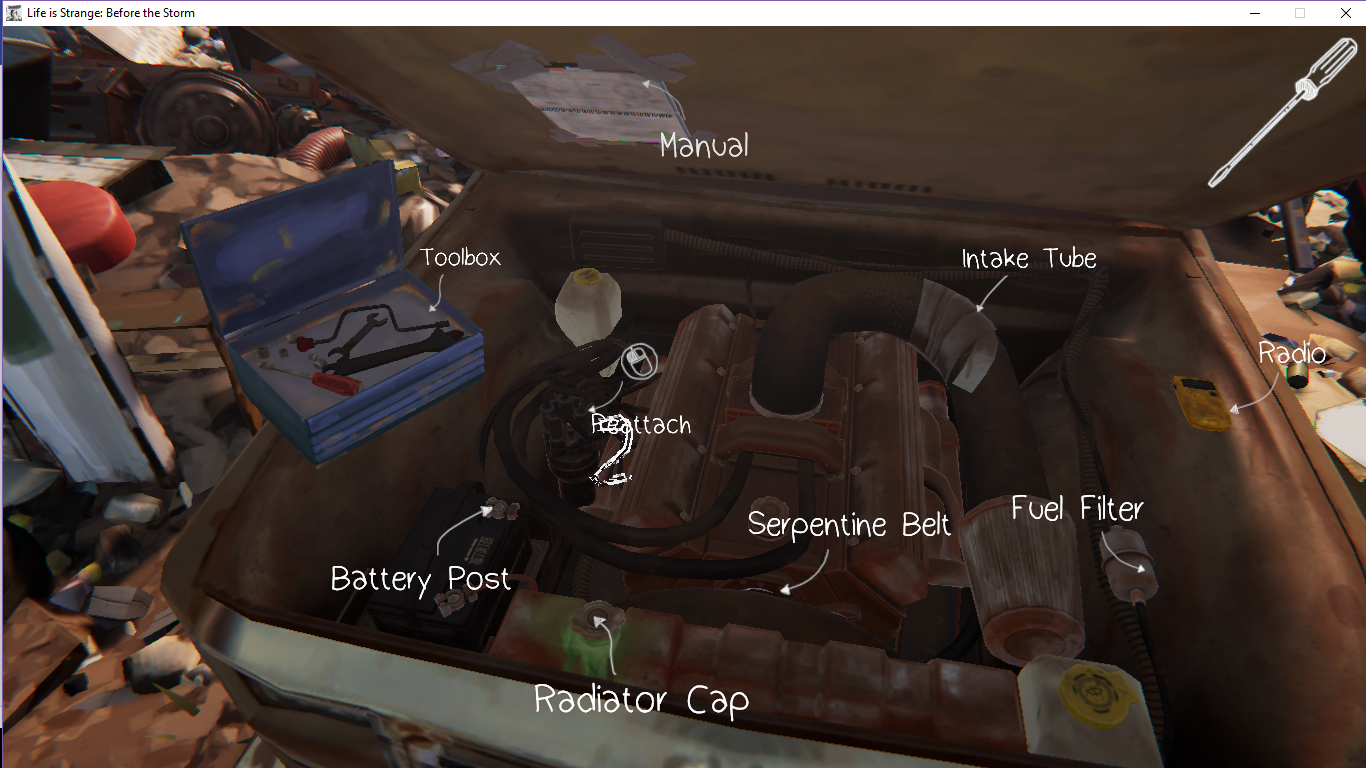
Task: Choose the Radio interaction label
Action: tap(1292, 353)
